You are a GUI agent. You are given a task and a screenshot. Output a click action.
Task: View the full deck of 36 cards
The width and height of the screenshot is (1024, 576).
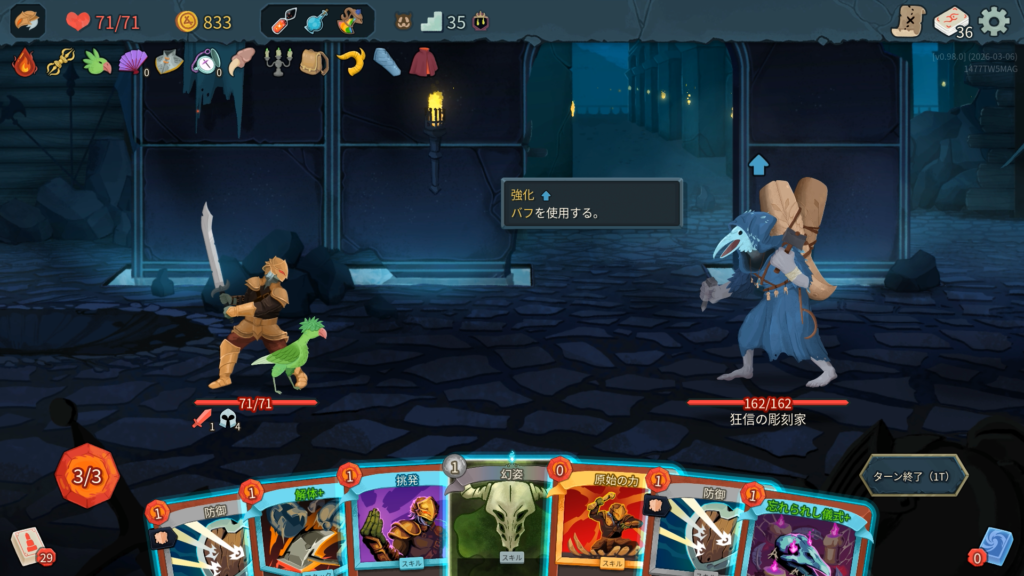[952, 21]
